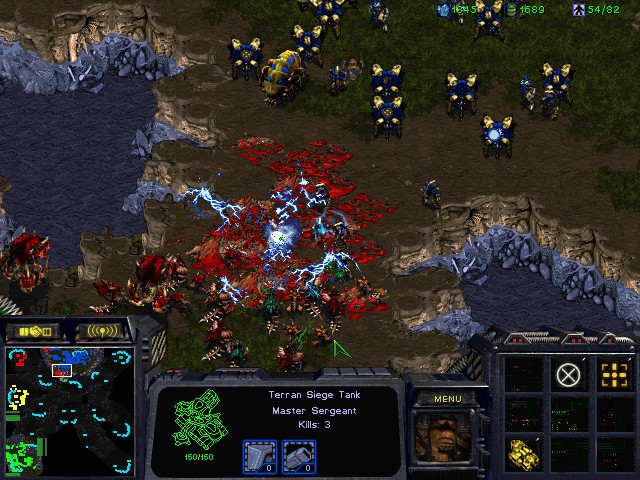Activate the yellow crosshair target command
Viewport: 640px width, 480px height.
[613, 375]
